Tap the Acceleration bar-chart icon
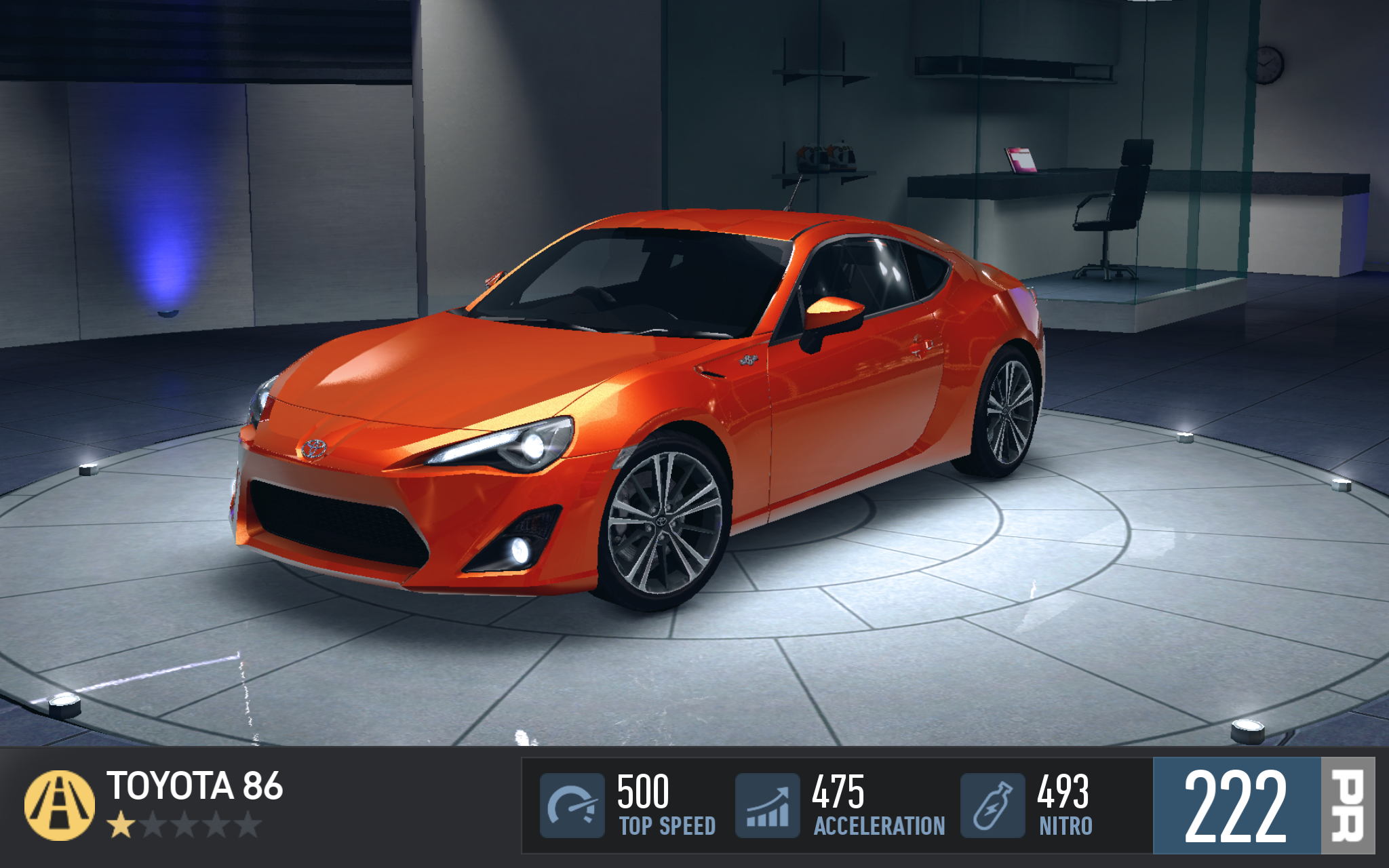 768,805
